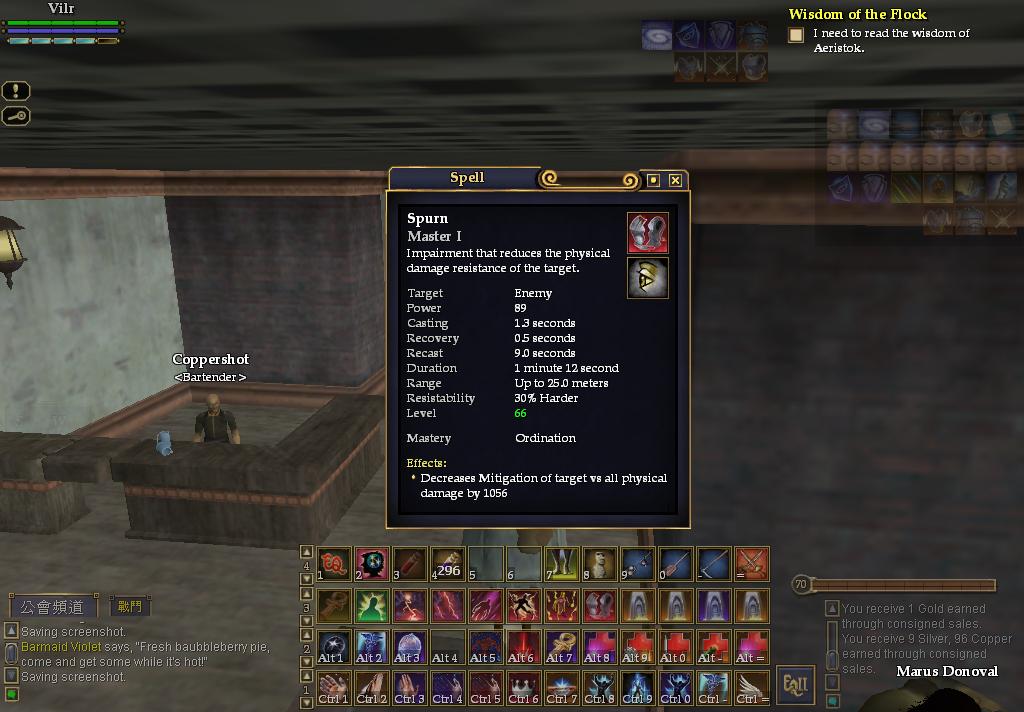This screenshot has width=1024, height=712.
Task: Click the armor icon in the Spurn tooltip
Action: point(647,233)
